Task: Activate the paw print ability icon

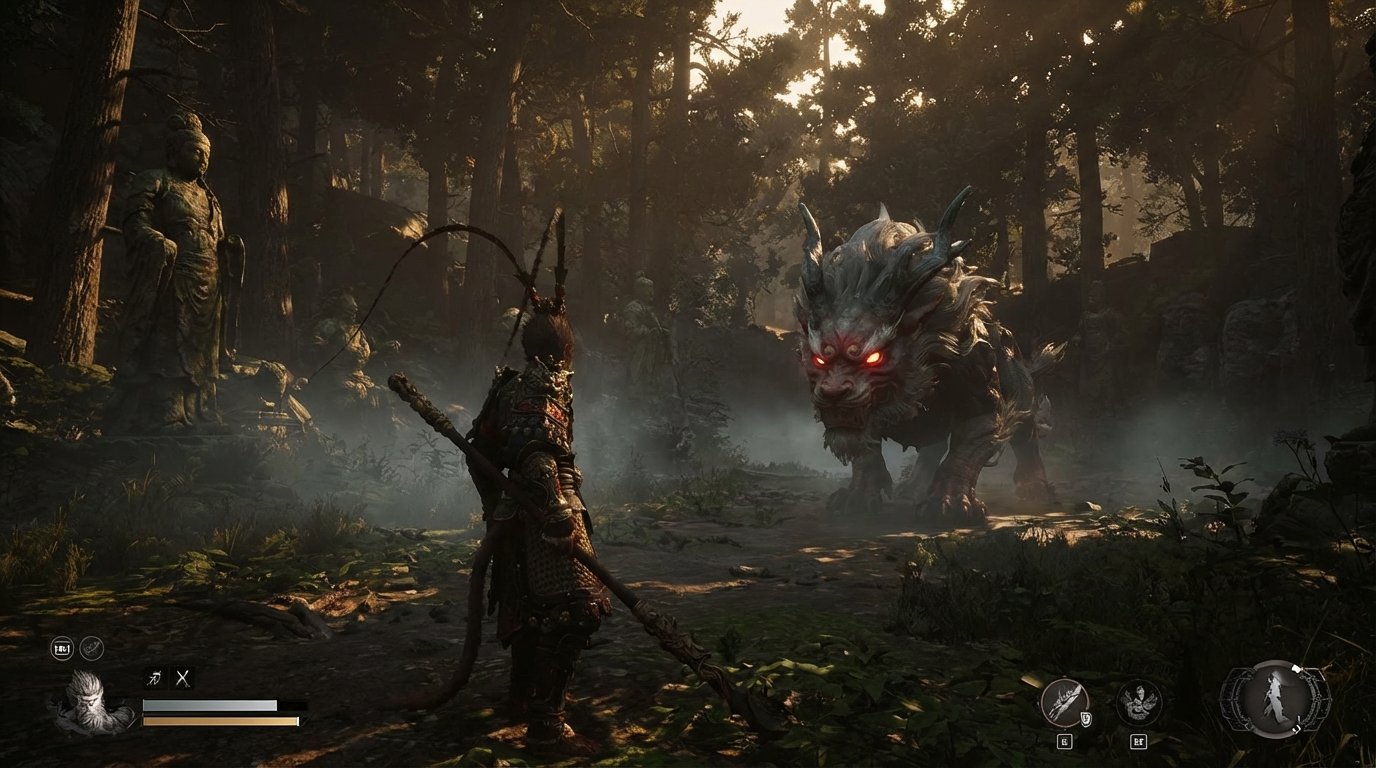Action: pyautogui.click(x=1138, y=701)
